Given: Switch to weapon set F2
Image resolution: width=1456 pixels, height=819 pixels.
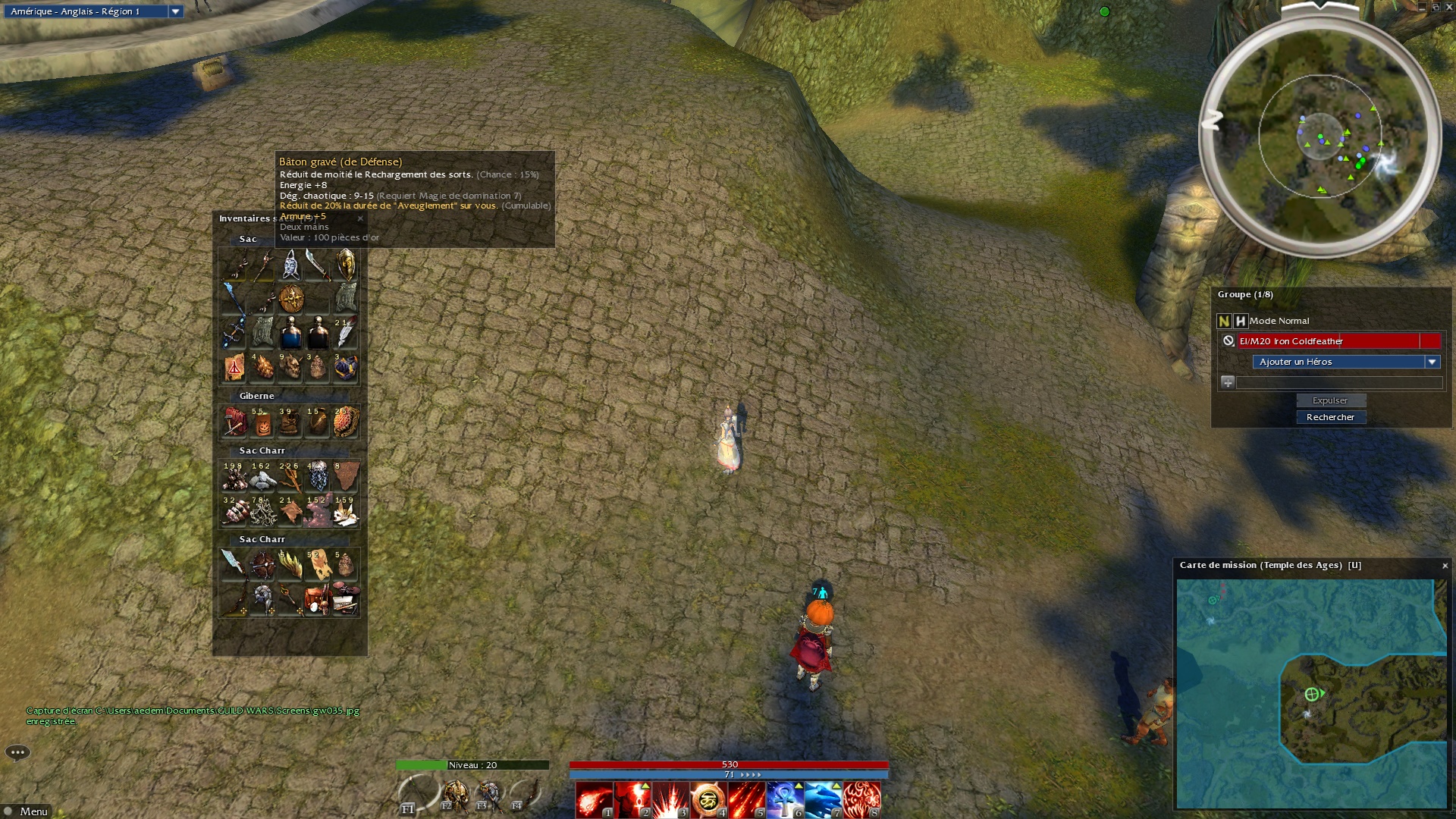Looking at the screenshot, I should 455,796.
